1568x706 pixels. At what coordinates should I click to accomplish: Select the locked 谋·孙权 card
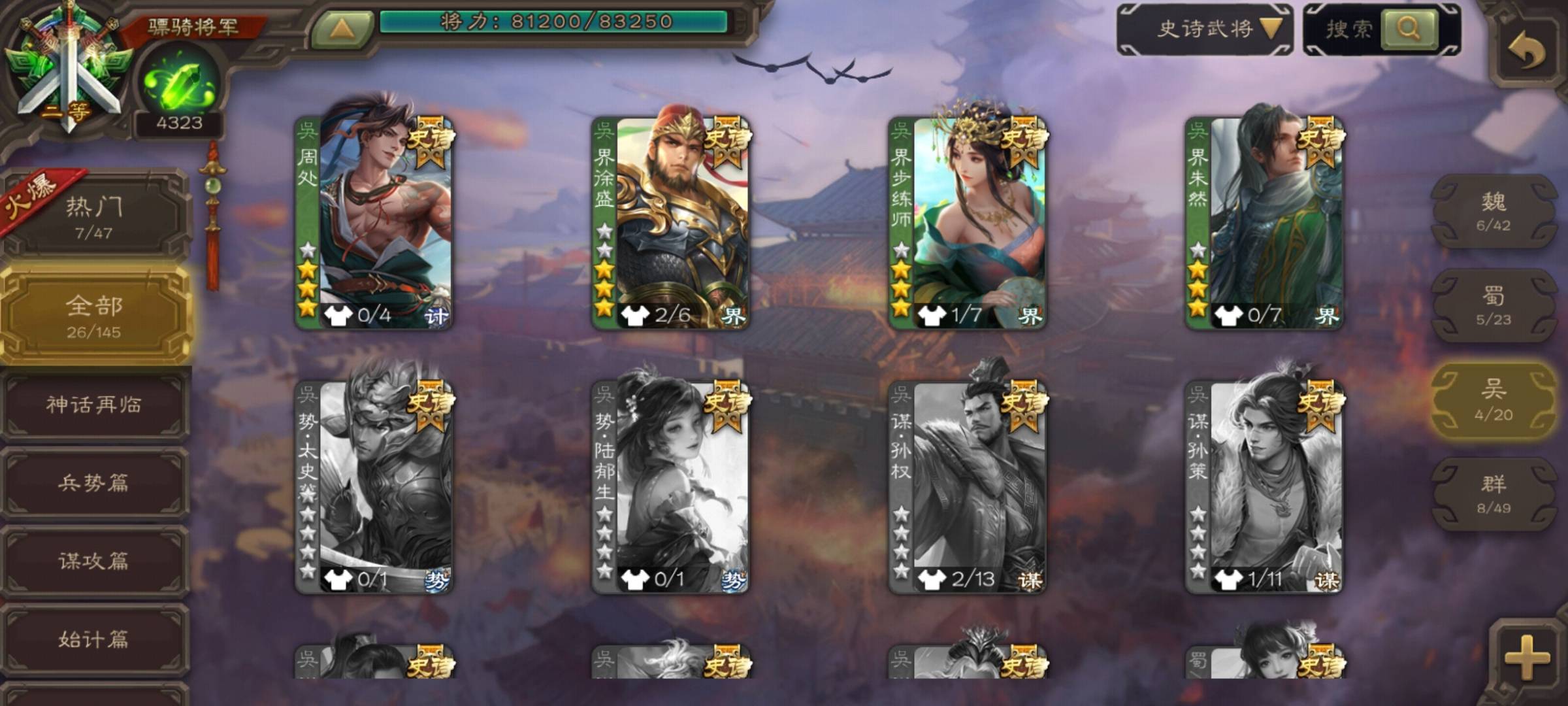(x=967, y=487)
